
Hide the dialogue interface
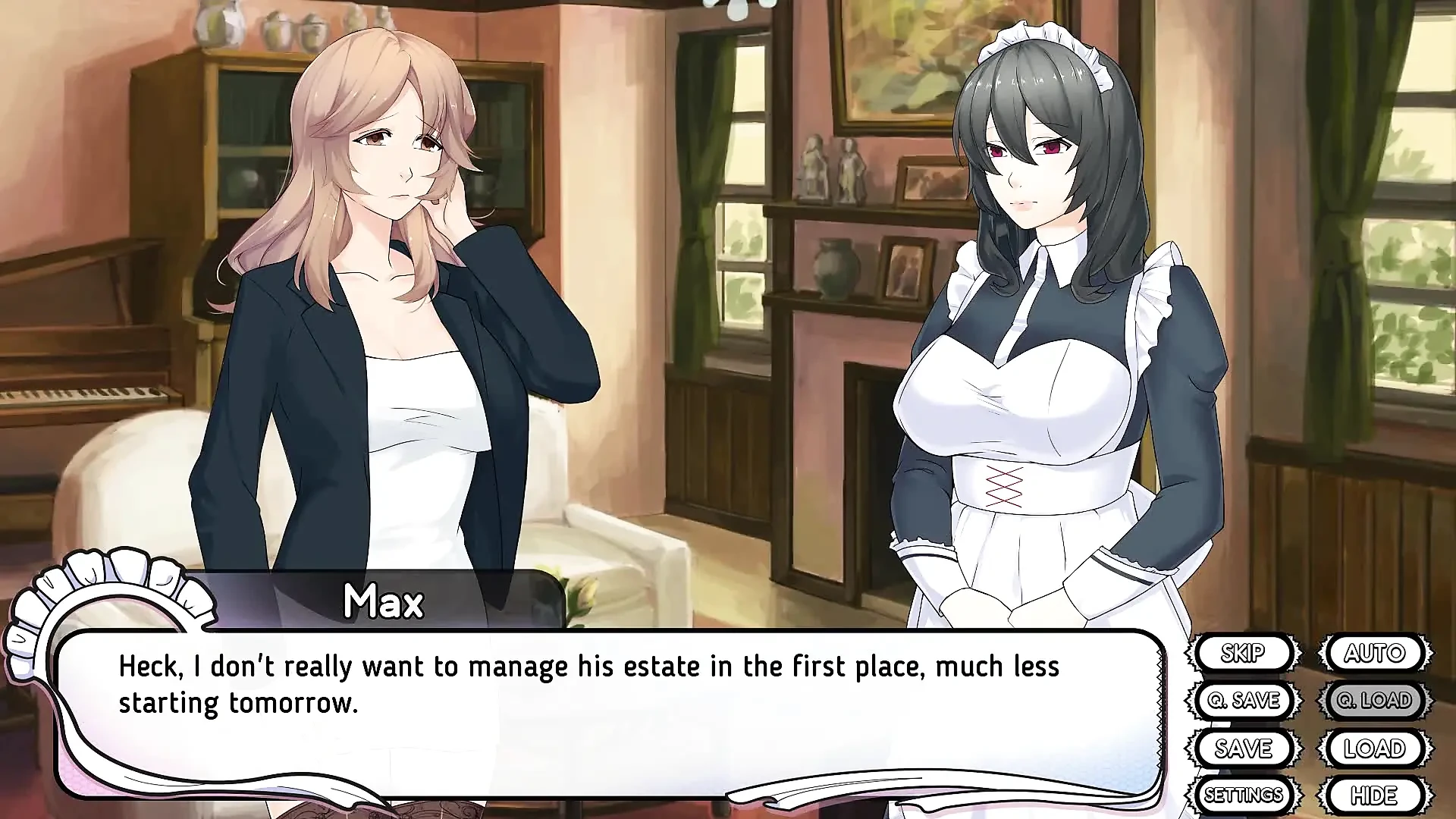1376,795
